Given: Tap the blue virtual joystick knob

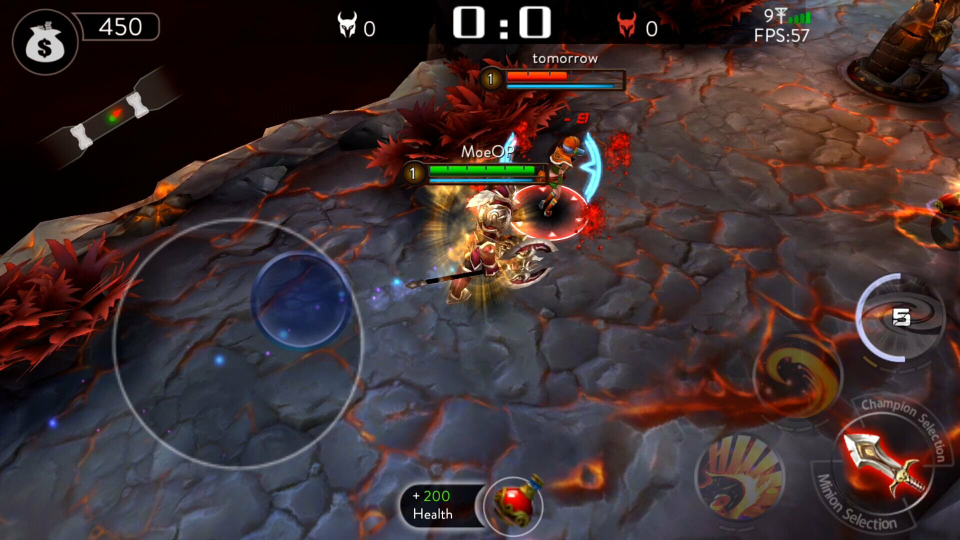Looking at the screenshot, I should [x=300, y=300].
